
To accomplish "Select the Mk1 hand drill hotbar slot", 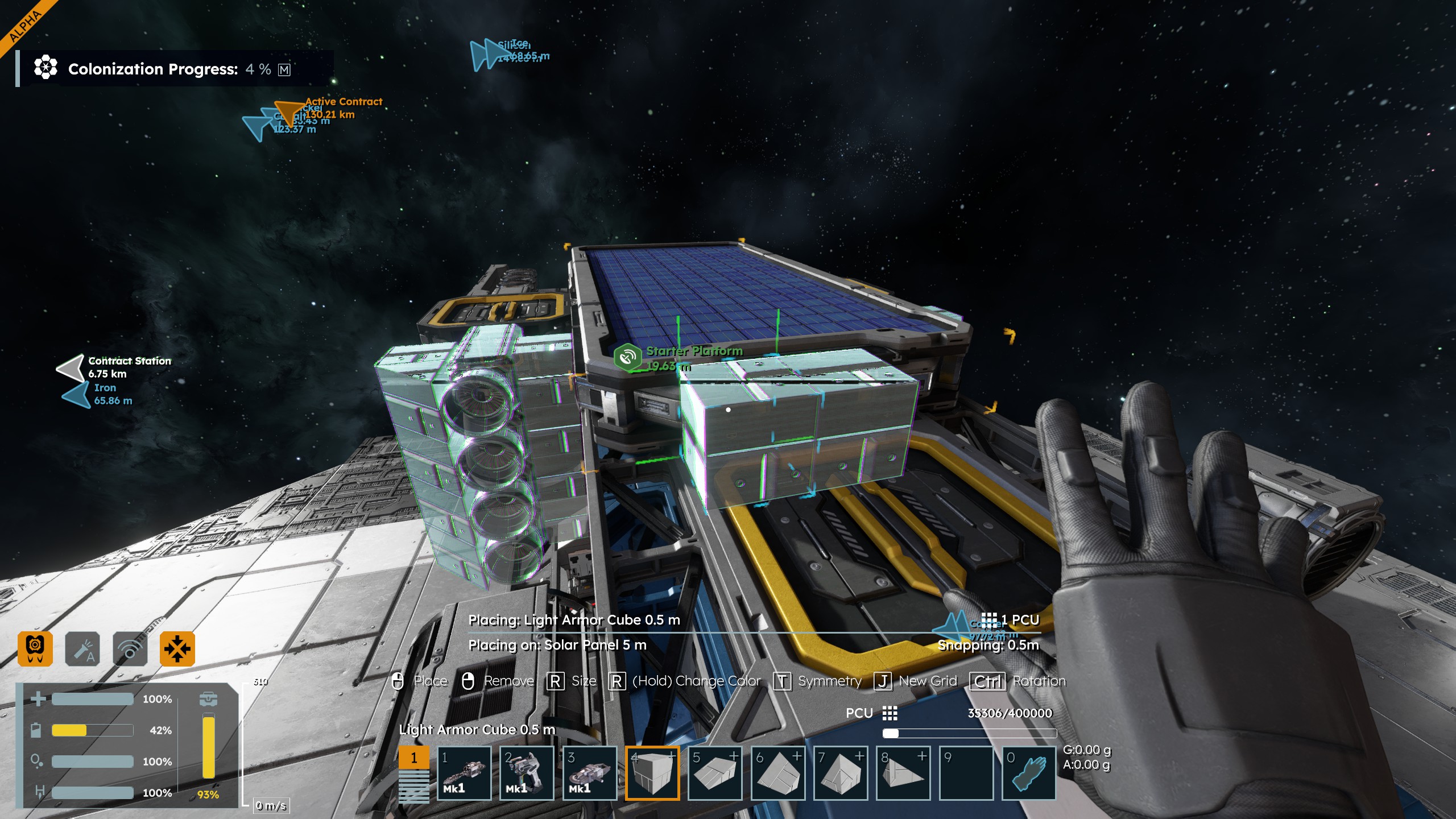I will 464,773.
